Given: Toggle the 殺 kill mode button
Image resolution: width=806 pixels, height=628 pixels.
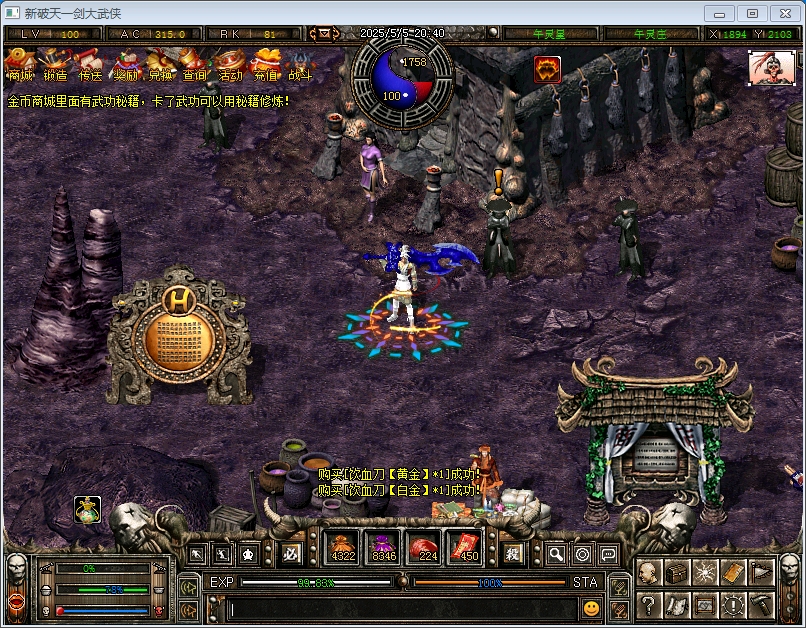Looking at the screenshot, I should (x=512, y=553).
